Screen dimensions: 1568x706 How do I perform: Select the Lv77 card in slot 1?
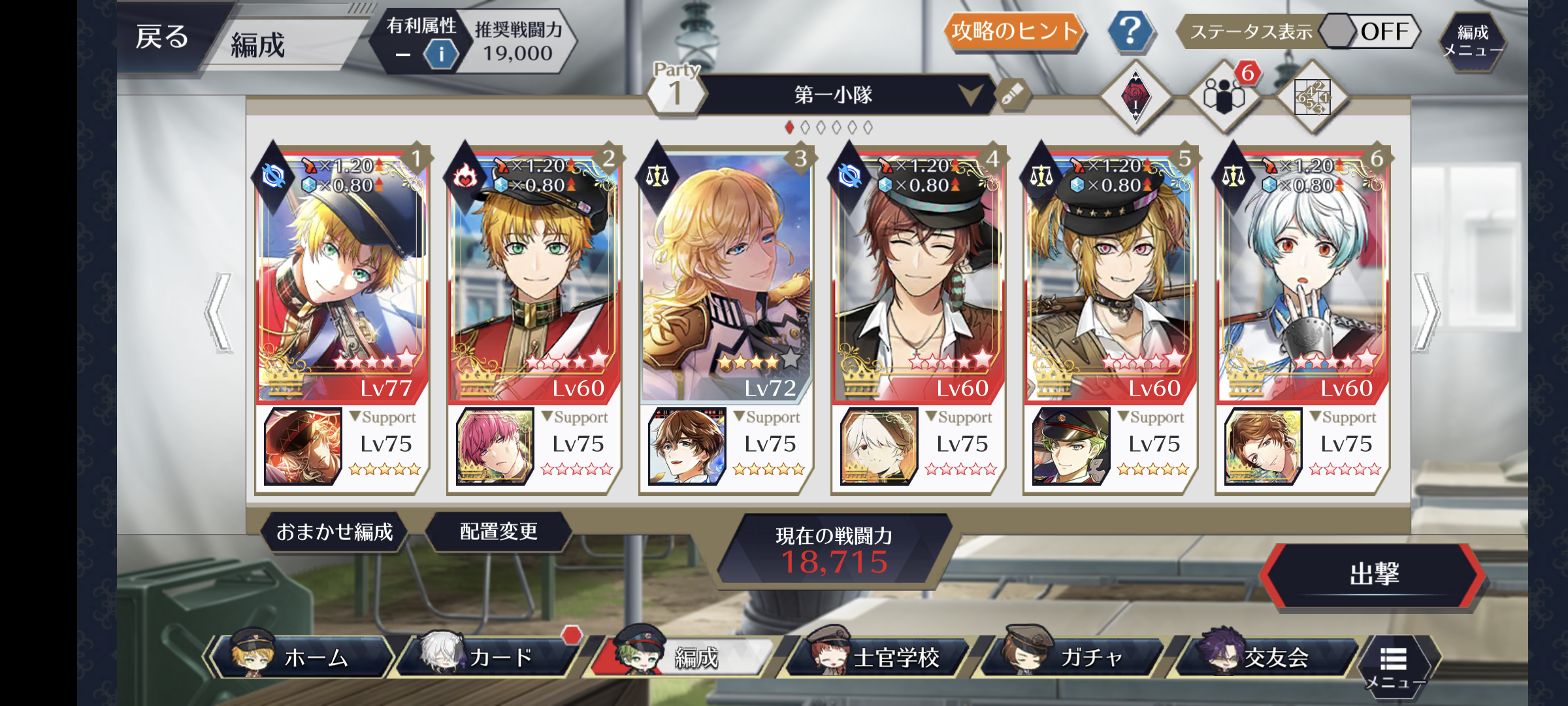(342, 275)
